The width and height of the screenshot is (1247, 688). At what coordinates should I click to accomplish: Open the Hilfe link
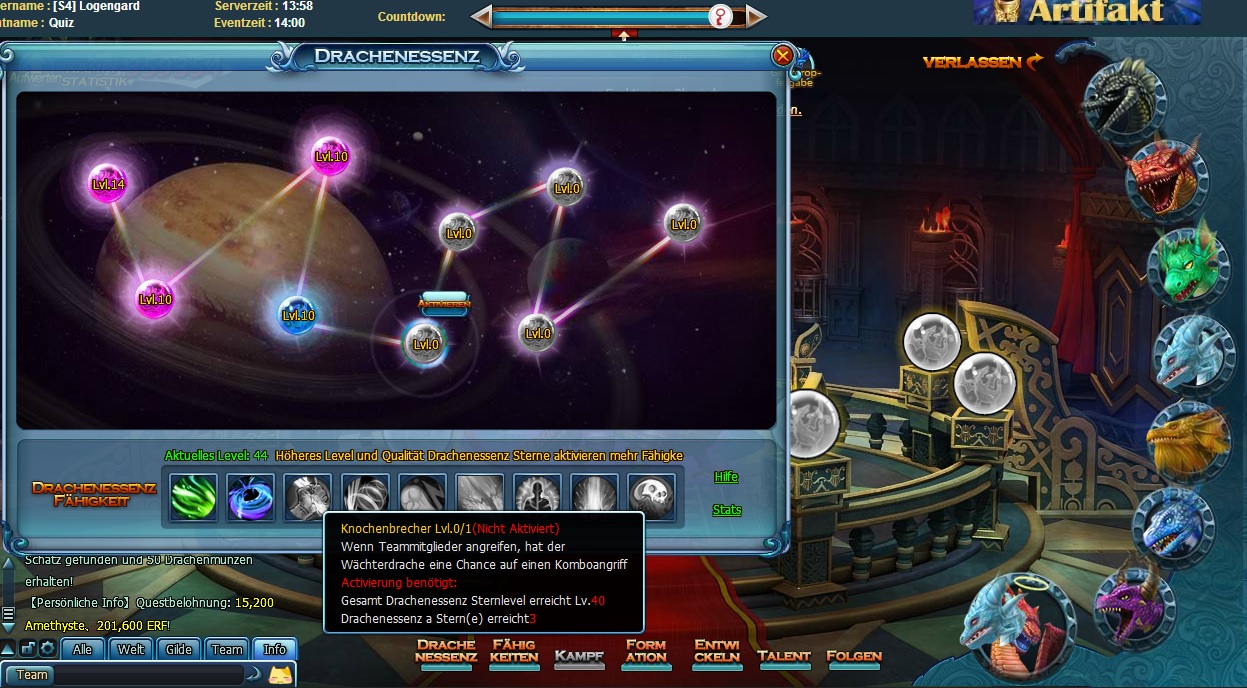[726, 477]
